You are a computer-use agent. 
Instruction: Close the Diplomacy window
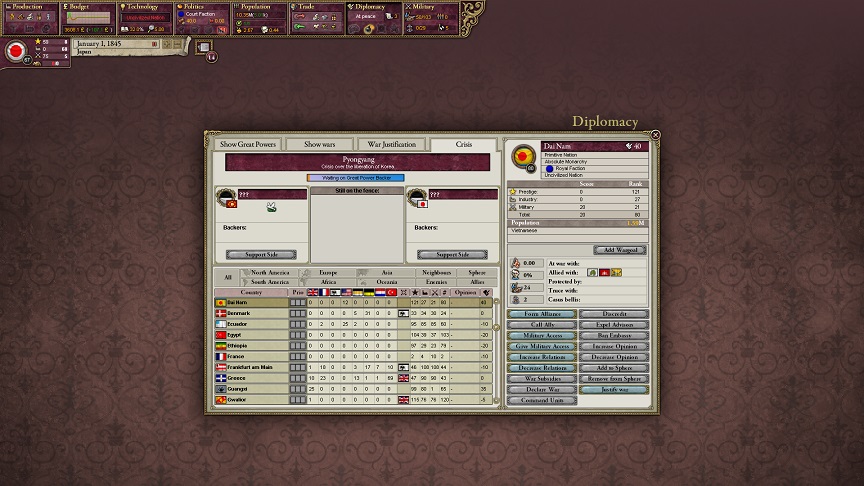tap(656, 135)
